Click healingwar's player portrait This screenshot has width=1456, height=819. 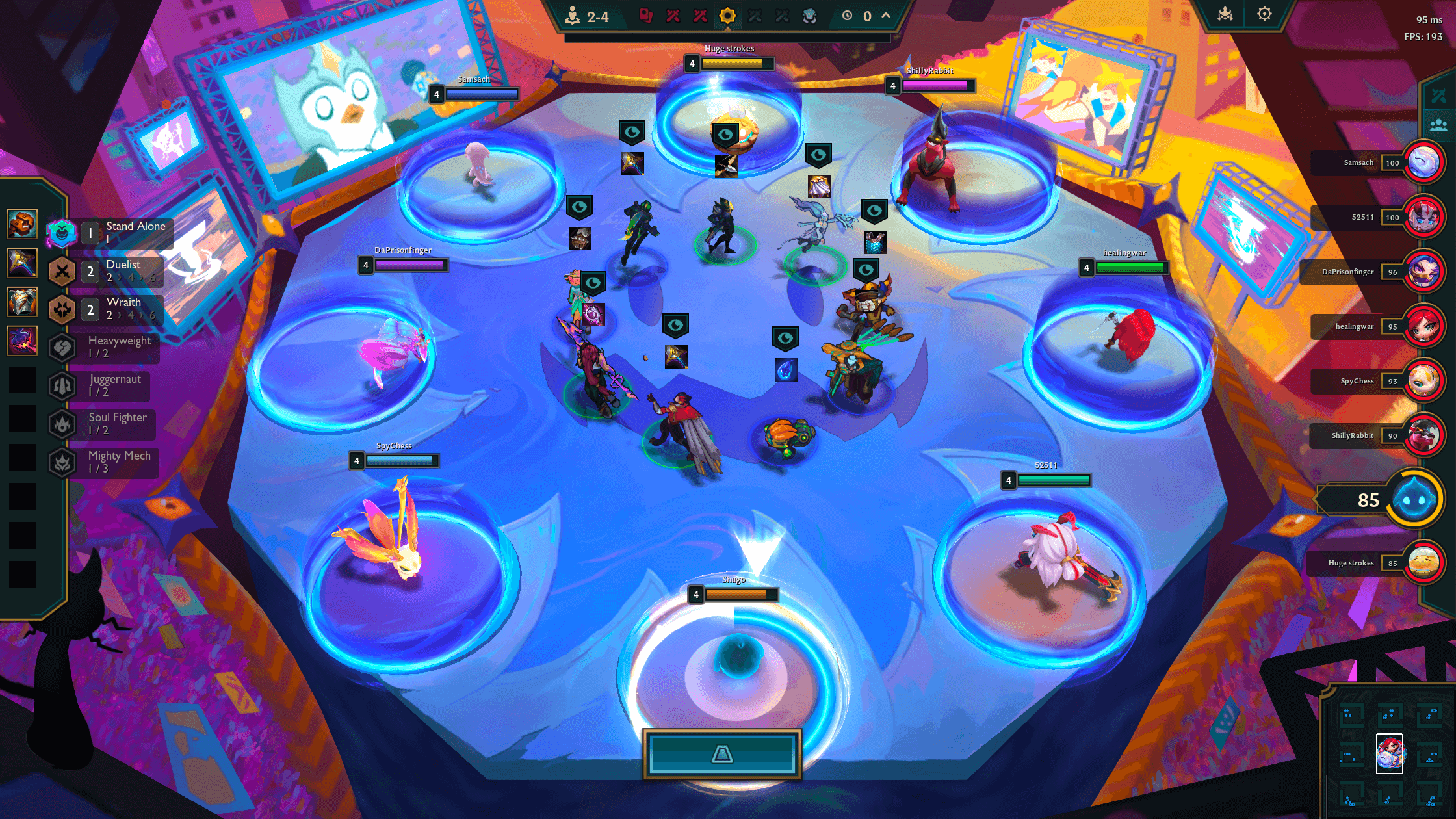pyautogui.click(x=1424, y=326)
